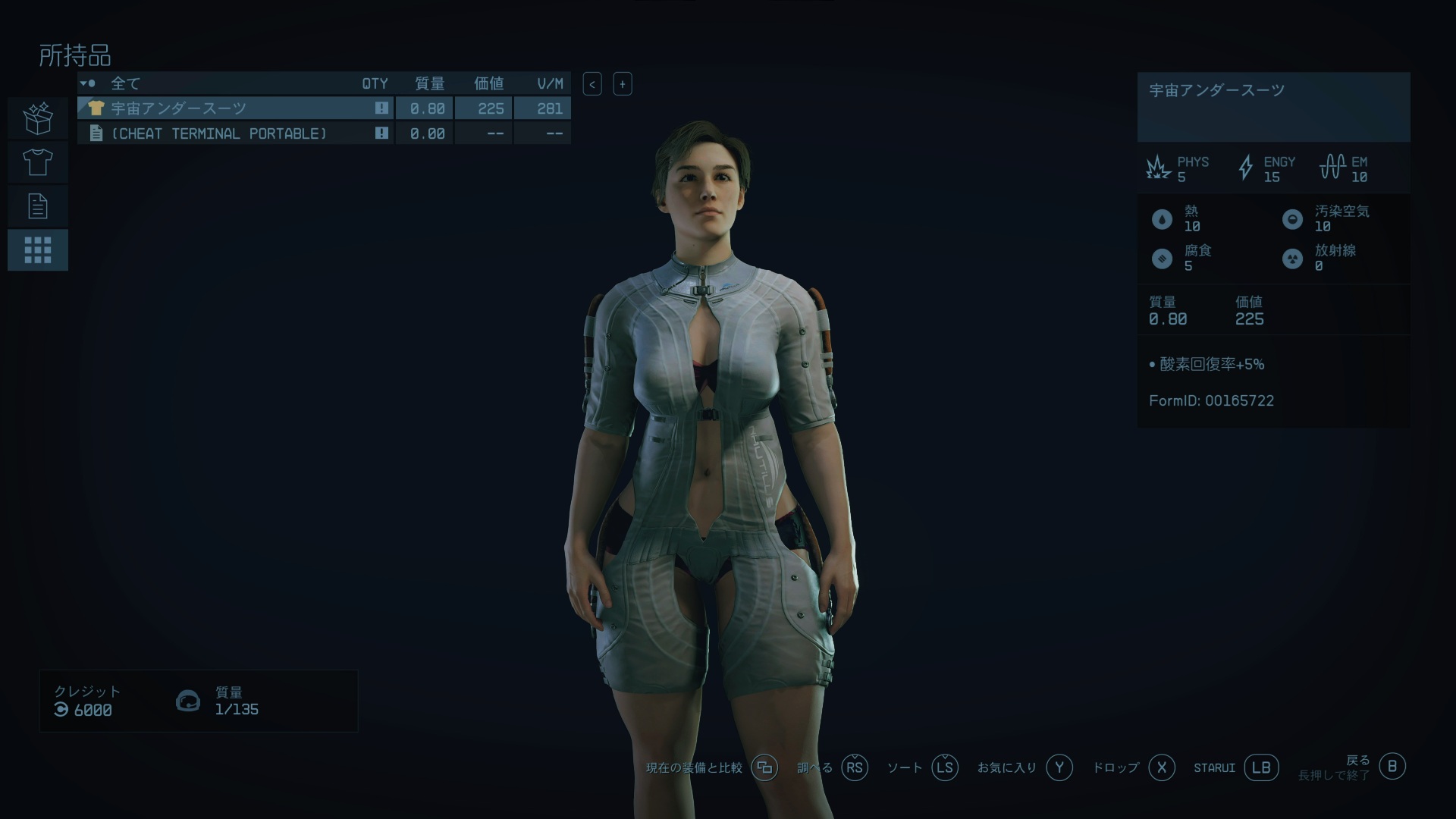Select the CHEAT TERMINAL PORTABLE row

click(235, 133)
